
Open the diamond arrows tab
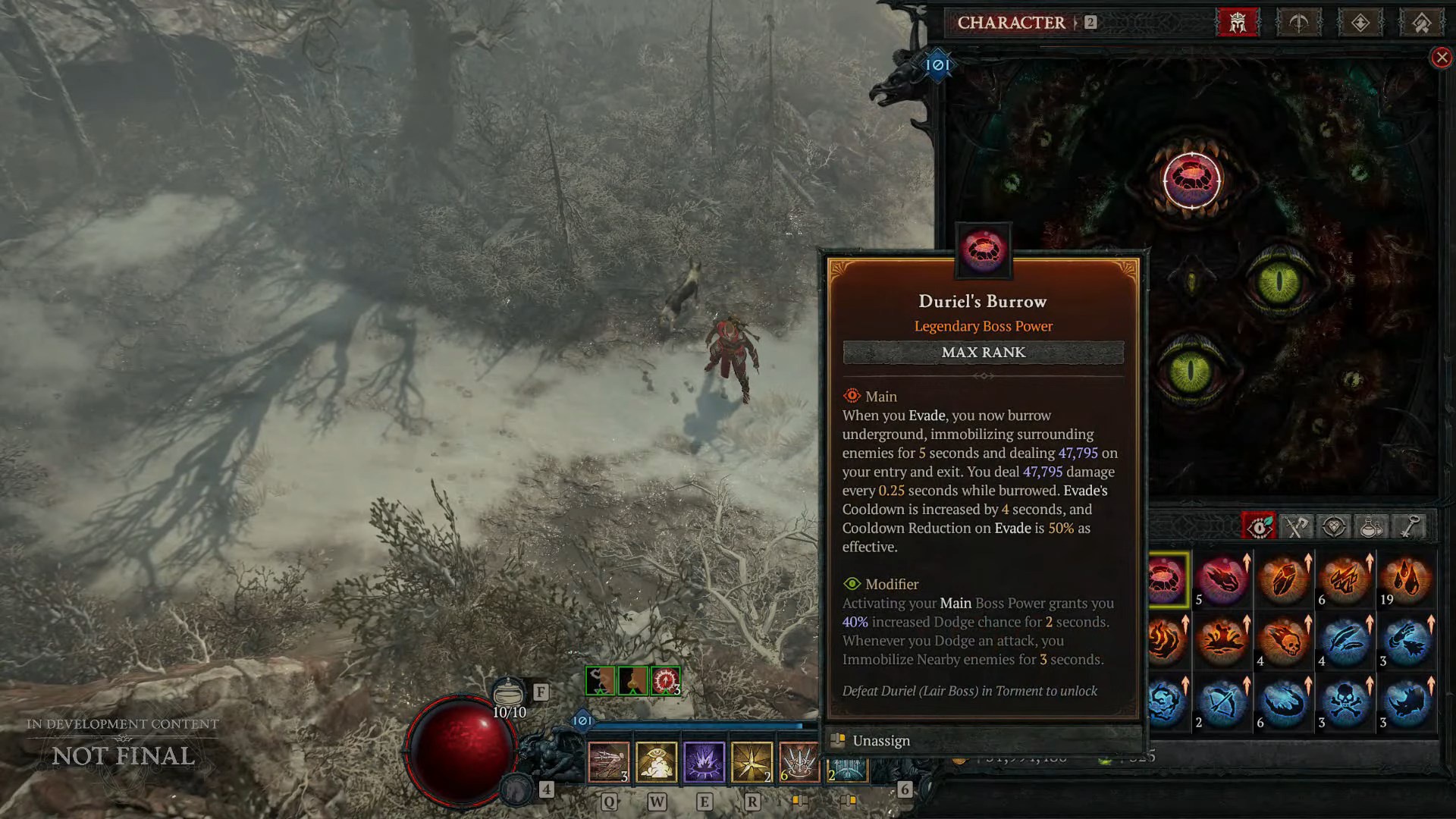coord(1360,23)
